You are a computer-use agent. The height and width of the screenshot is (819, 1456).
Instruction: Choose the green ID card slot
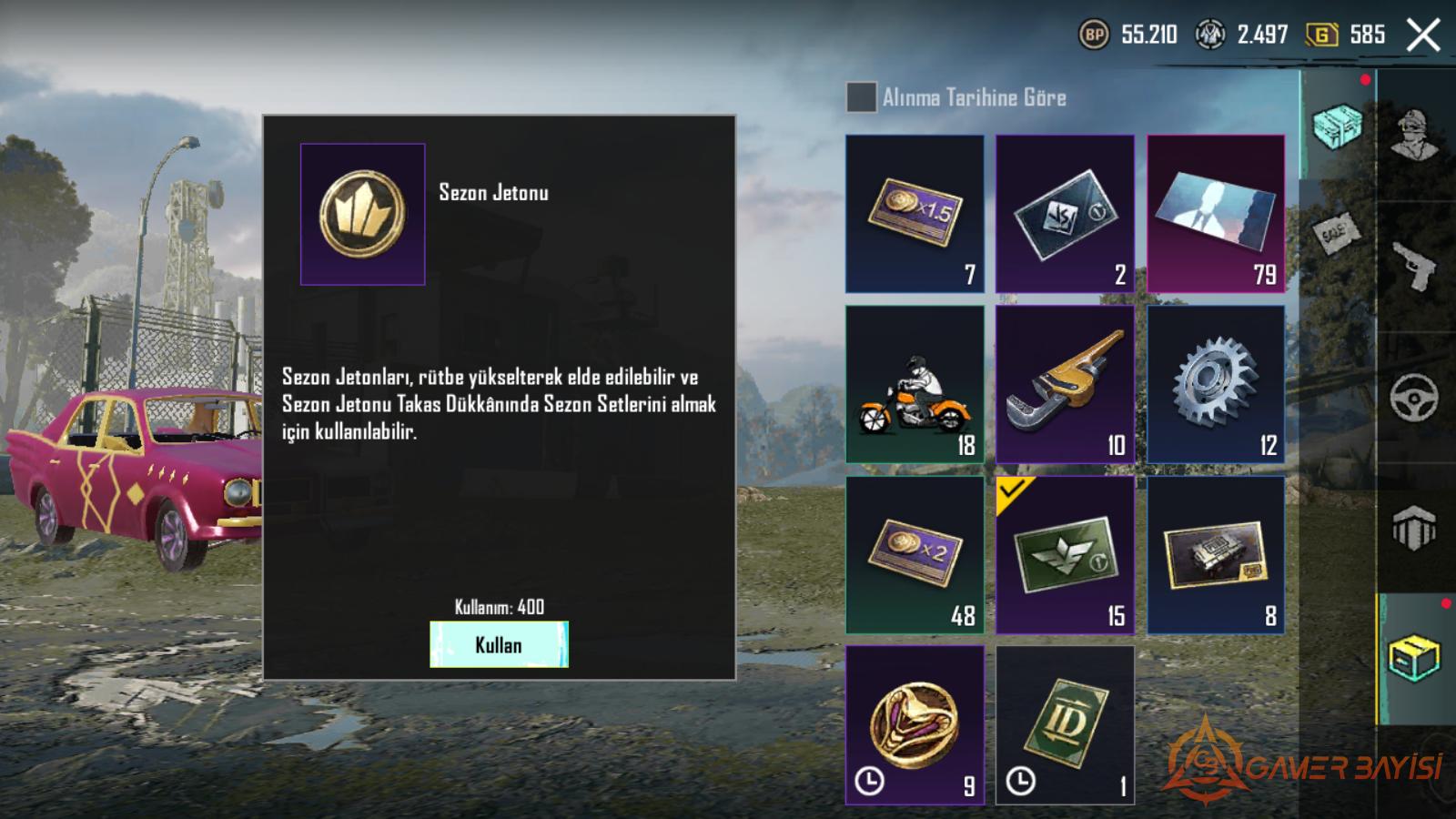pos(1065,725)
